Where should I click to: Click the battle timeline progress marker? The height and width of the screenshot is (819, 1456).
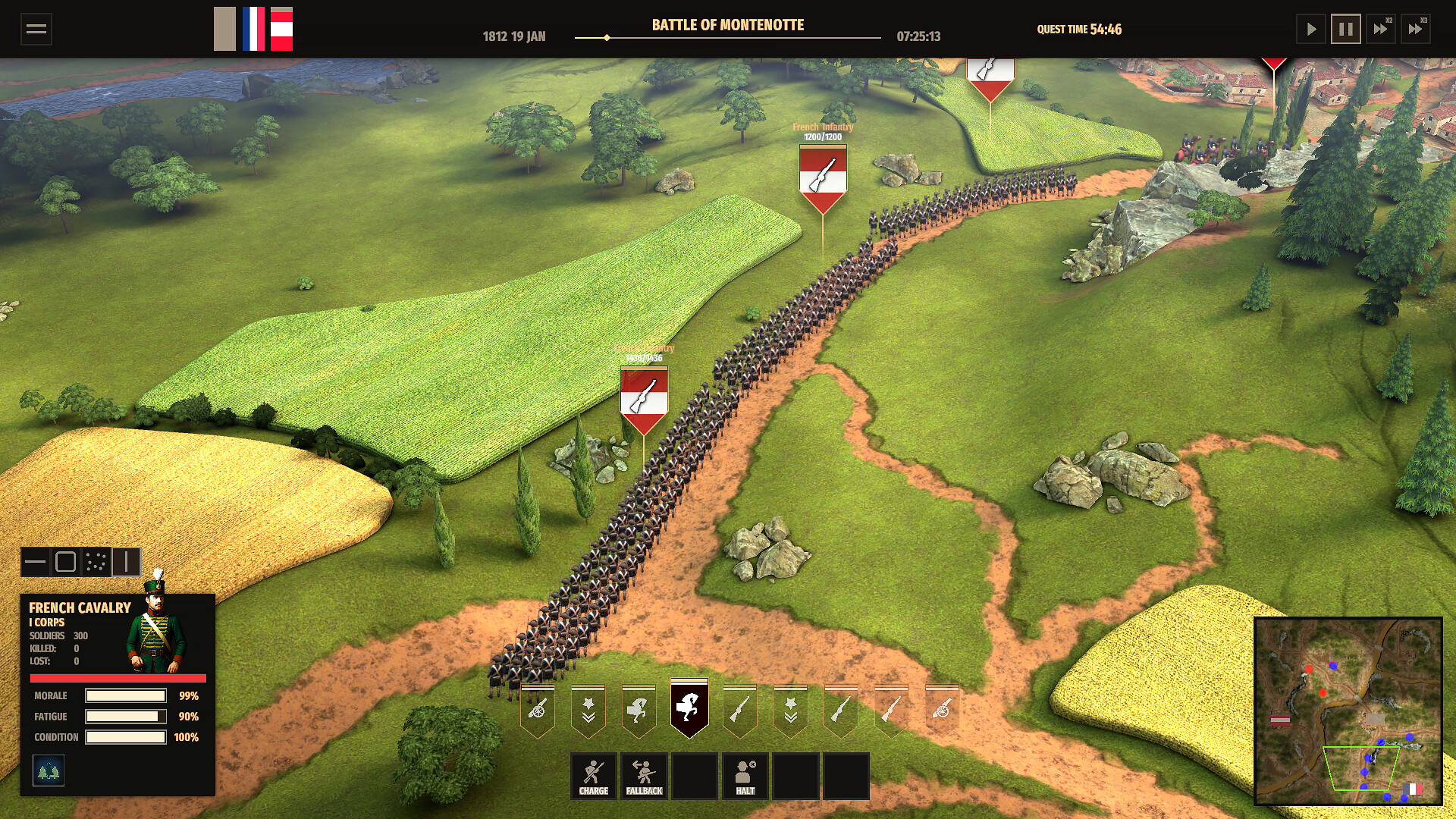coord(607,37)
